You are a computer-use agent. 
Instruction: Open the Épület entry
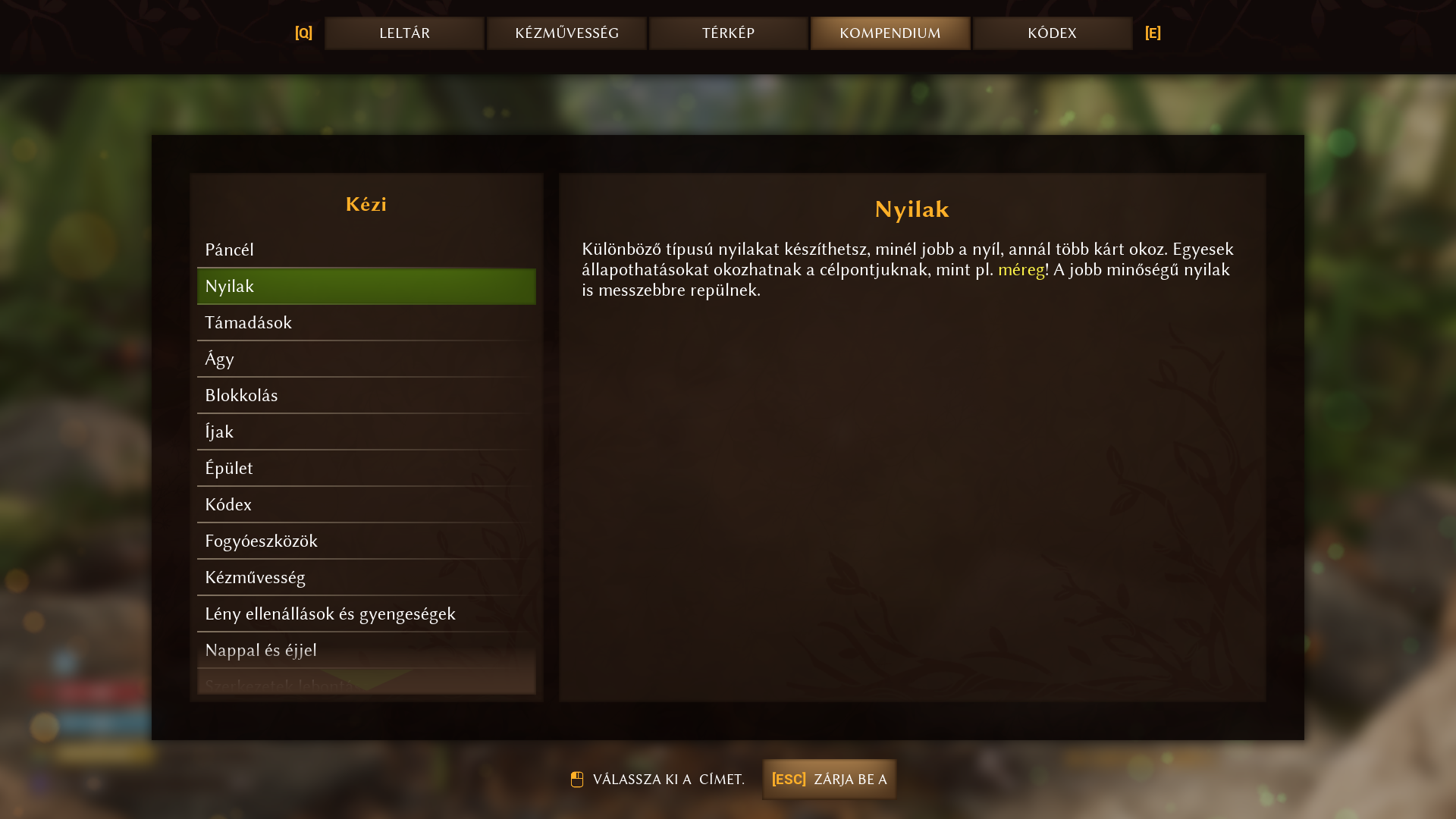point(366,468)
